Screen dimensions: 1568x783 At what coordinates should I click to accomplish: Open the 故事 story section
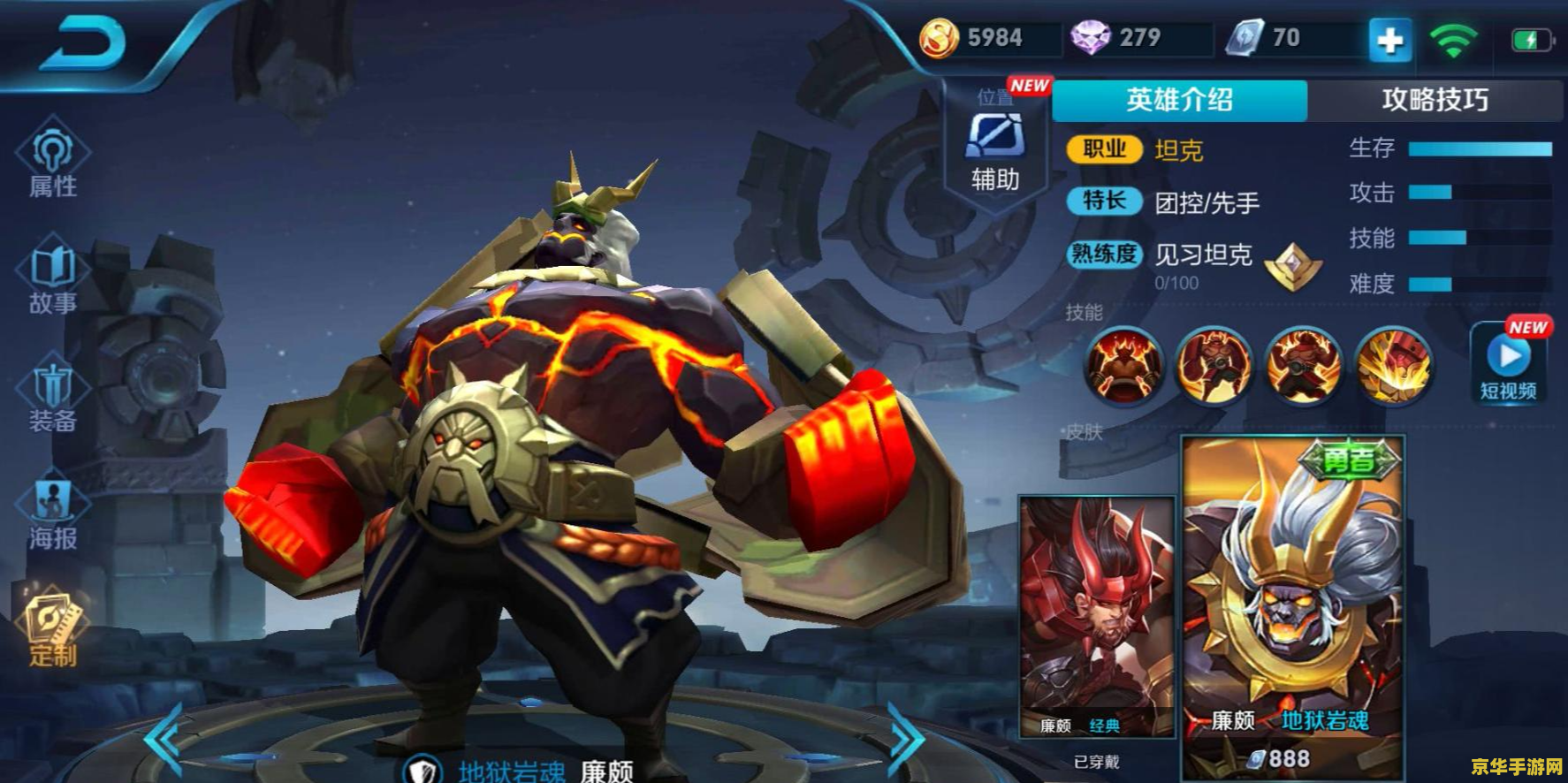tap(53, 277)
